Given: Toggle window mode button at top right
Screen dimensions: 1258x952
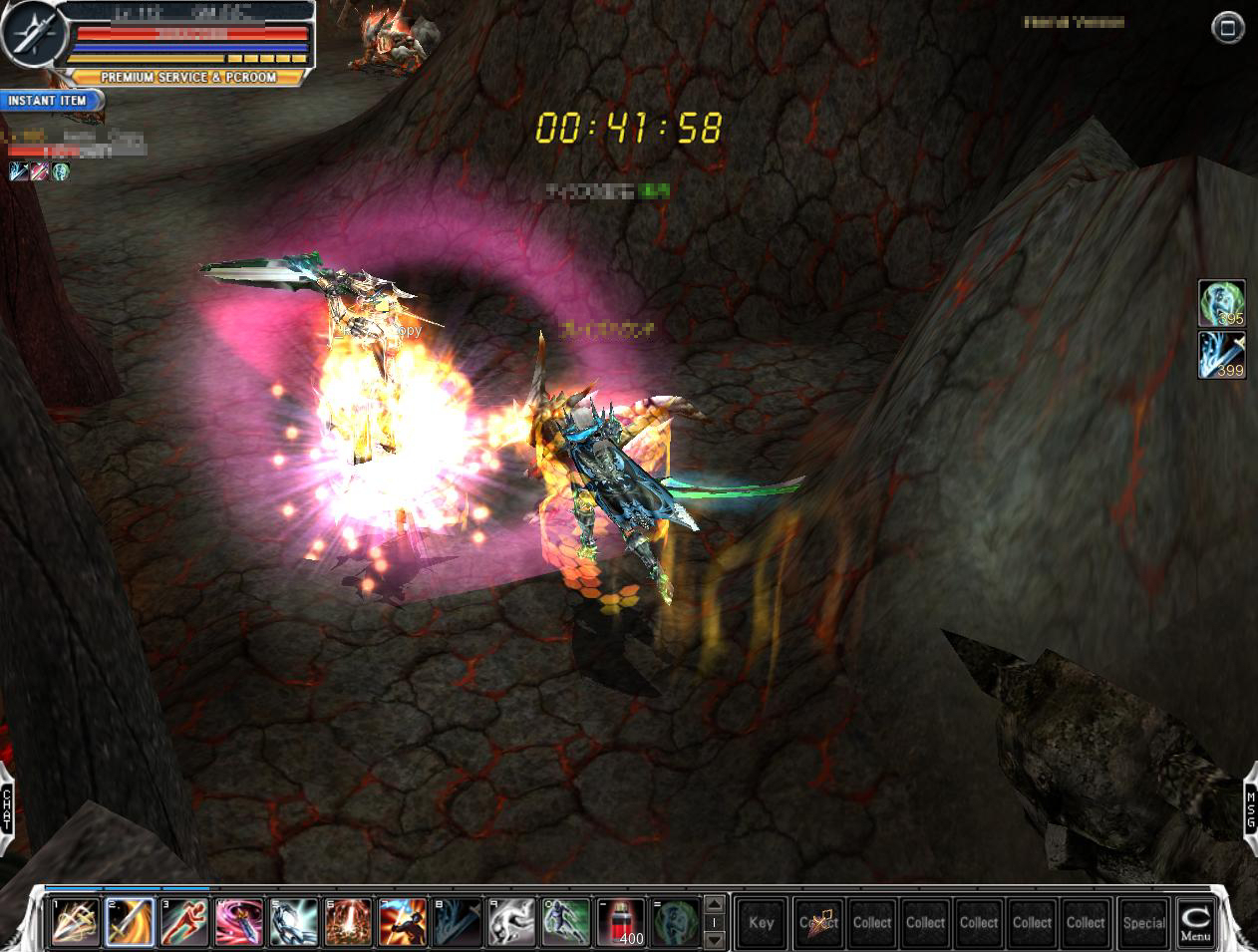Looking at the screenshot, I should [x=1227, y=28].
